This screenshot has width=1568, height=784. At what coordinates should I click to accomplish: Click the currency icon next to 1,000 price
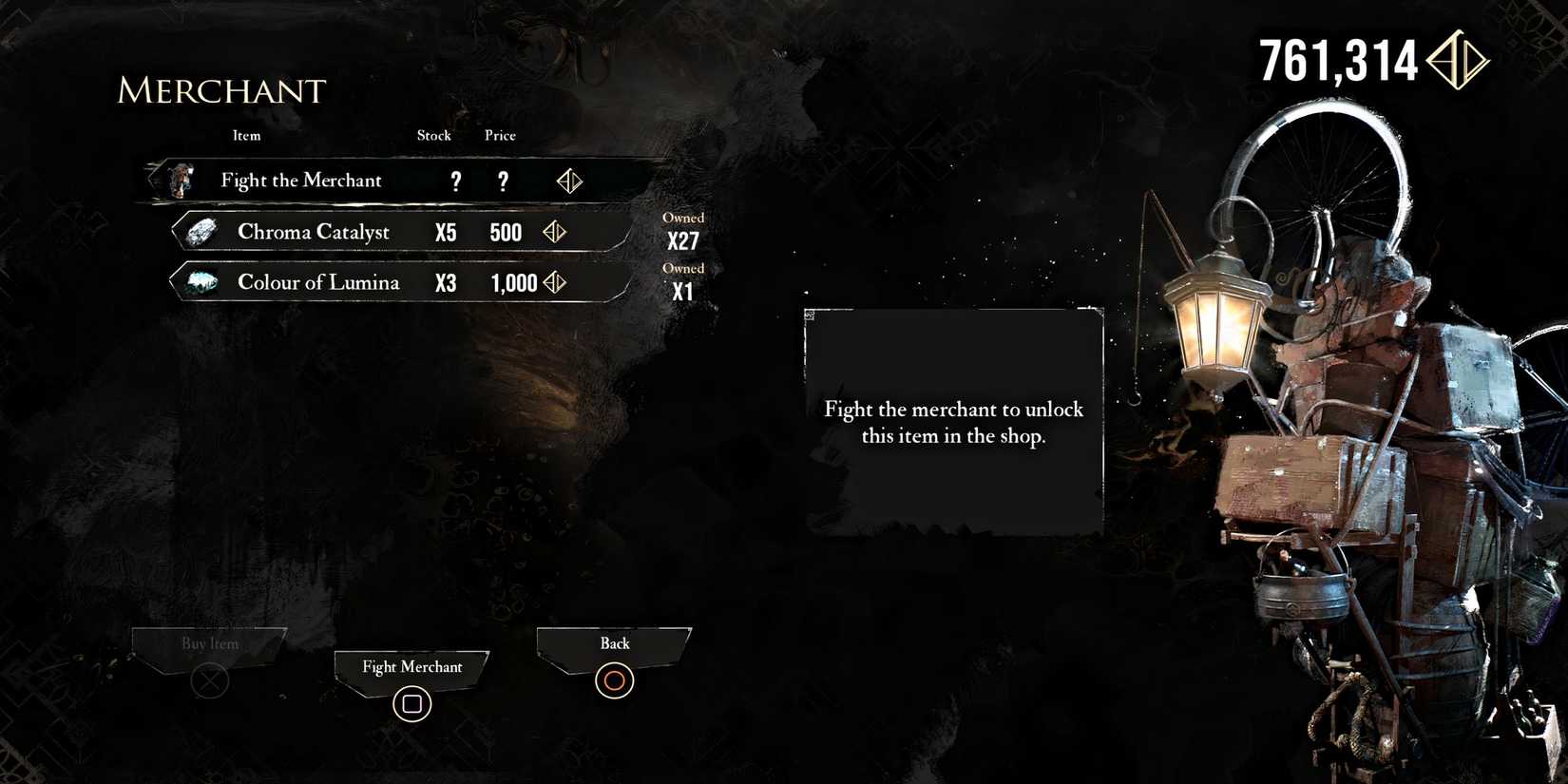[556, 282]
